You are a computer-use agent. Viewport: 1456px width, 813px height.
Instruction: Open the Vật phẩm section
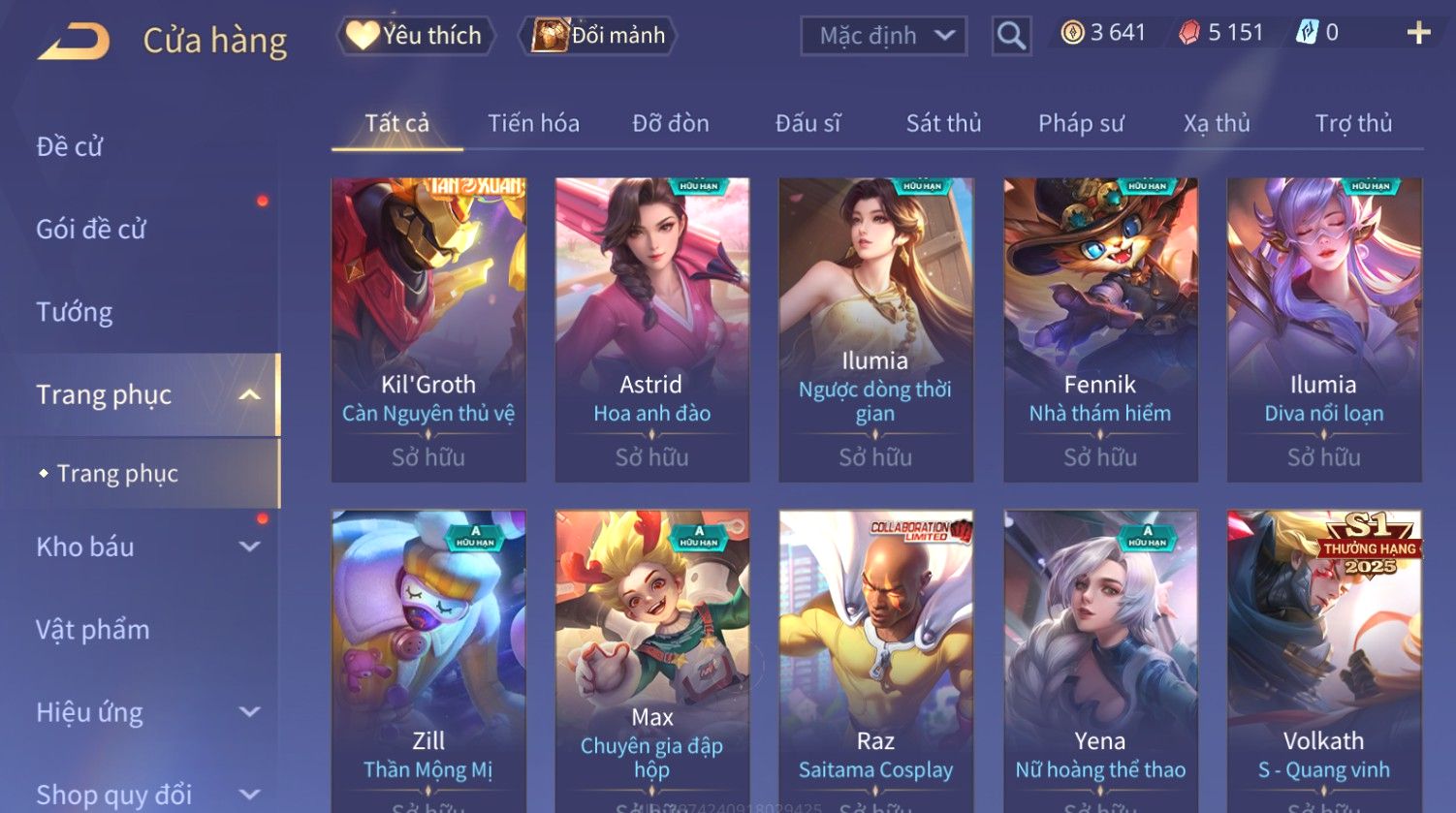click(93, 630)
